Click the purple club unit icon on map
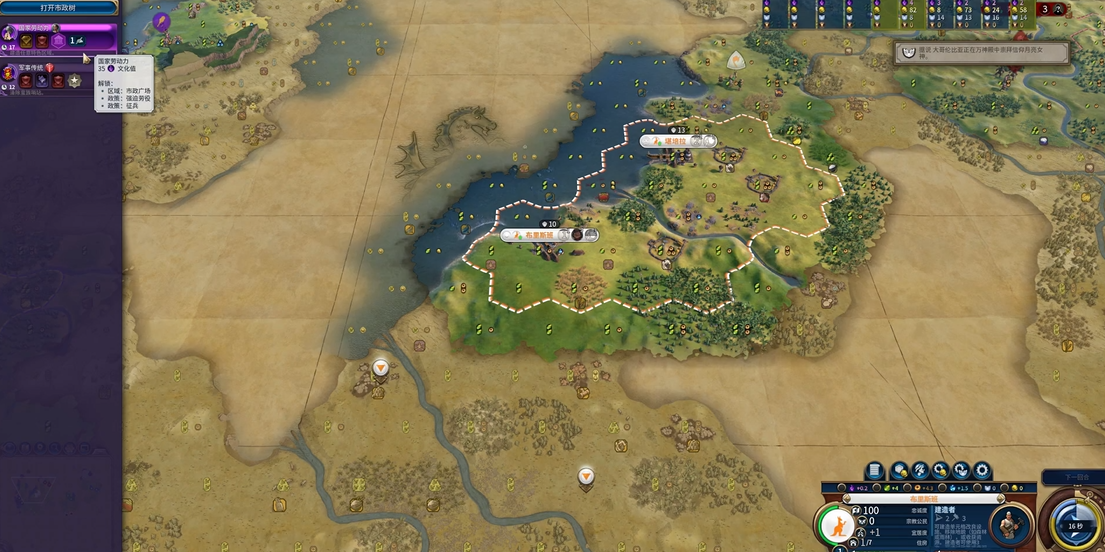The image size is (1105, 552). pyautogui.click(x=161, y=20)
